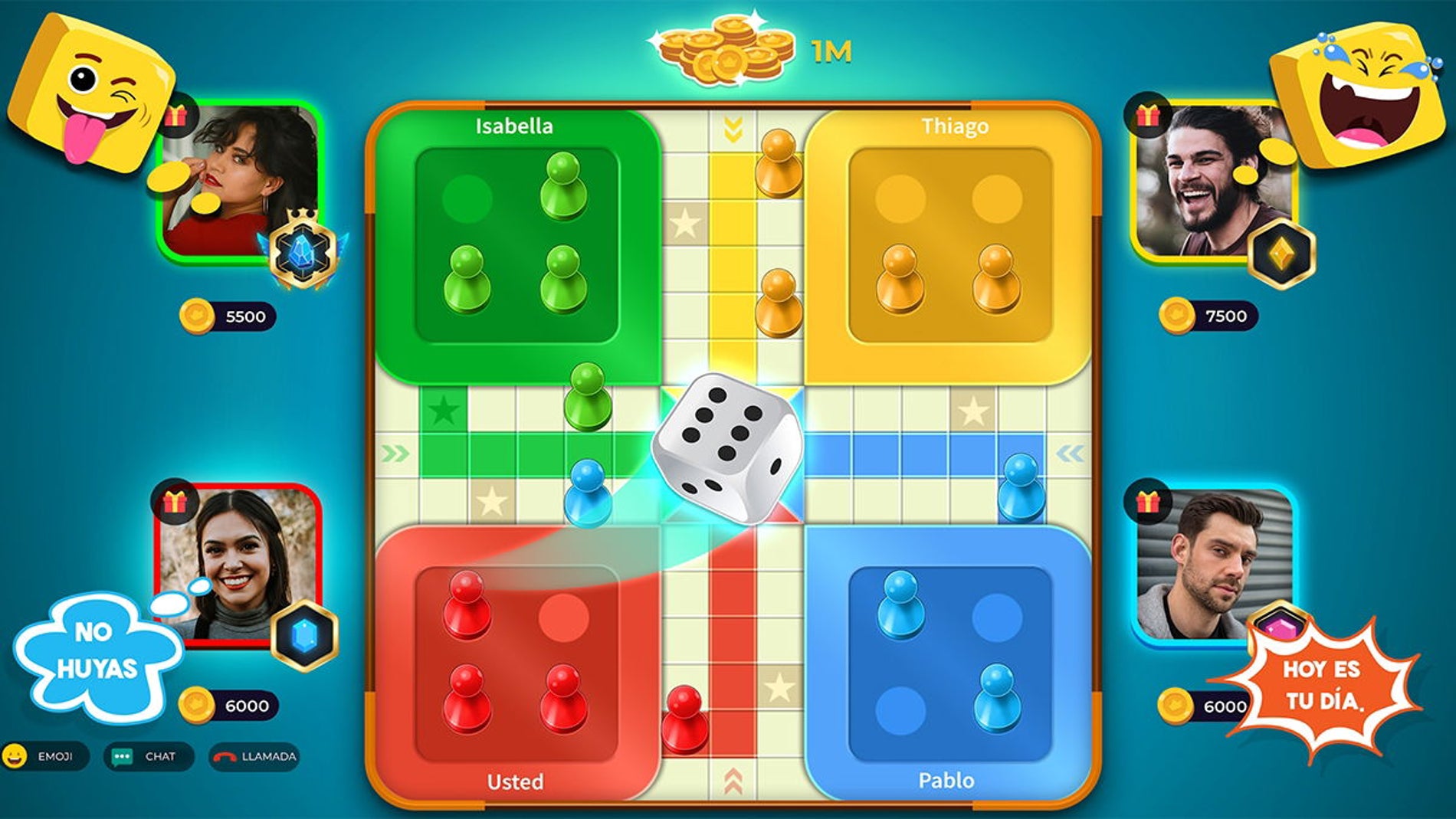1456x819 pixels.
Task: Tap the gift icon on your red avatar
Action: coord(175,502)
